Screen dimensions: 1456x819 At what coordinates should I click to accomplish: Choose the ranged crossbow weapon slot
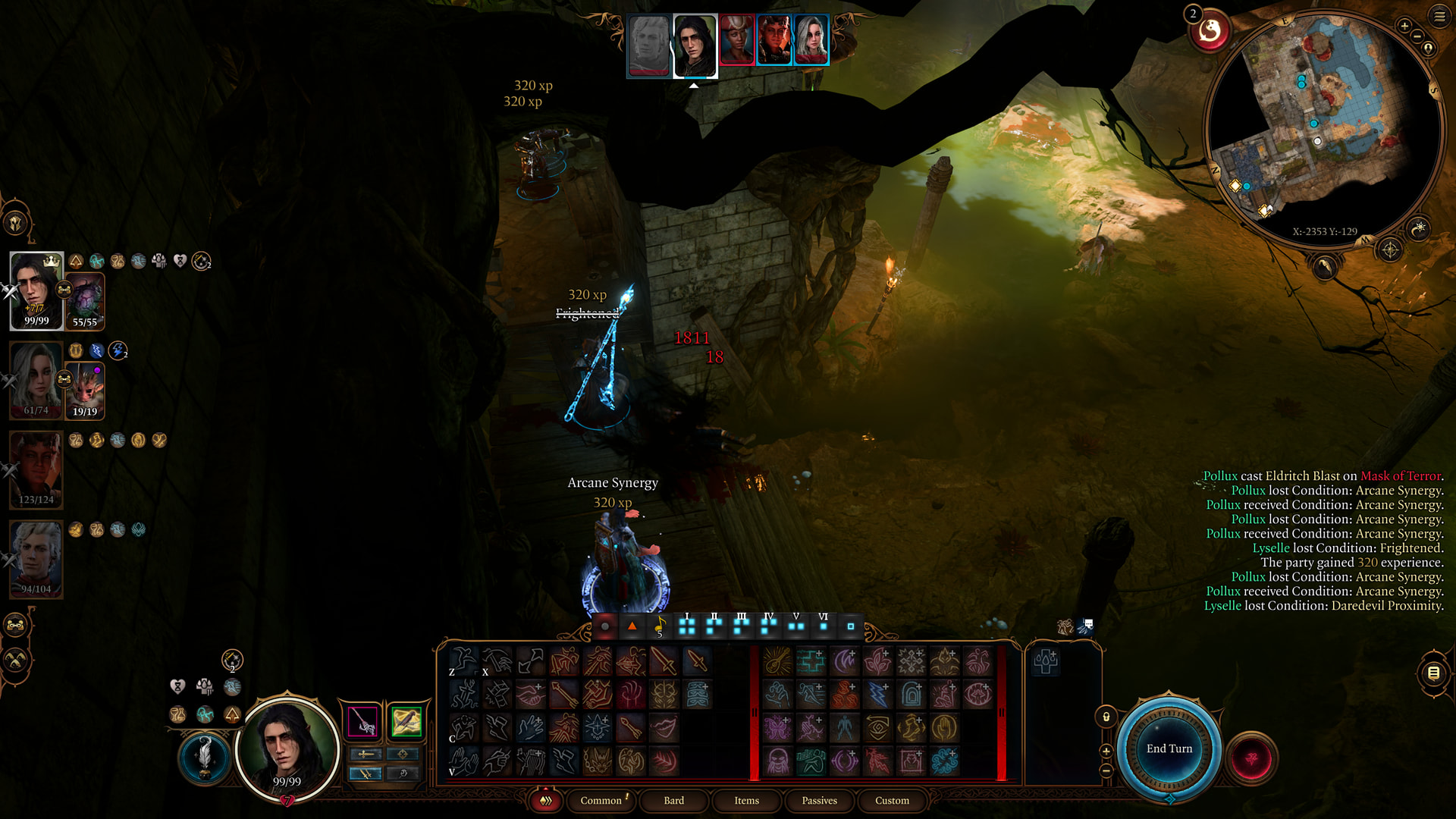coord(406,721)
